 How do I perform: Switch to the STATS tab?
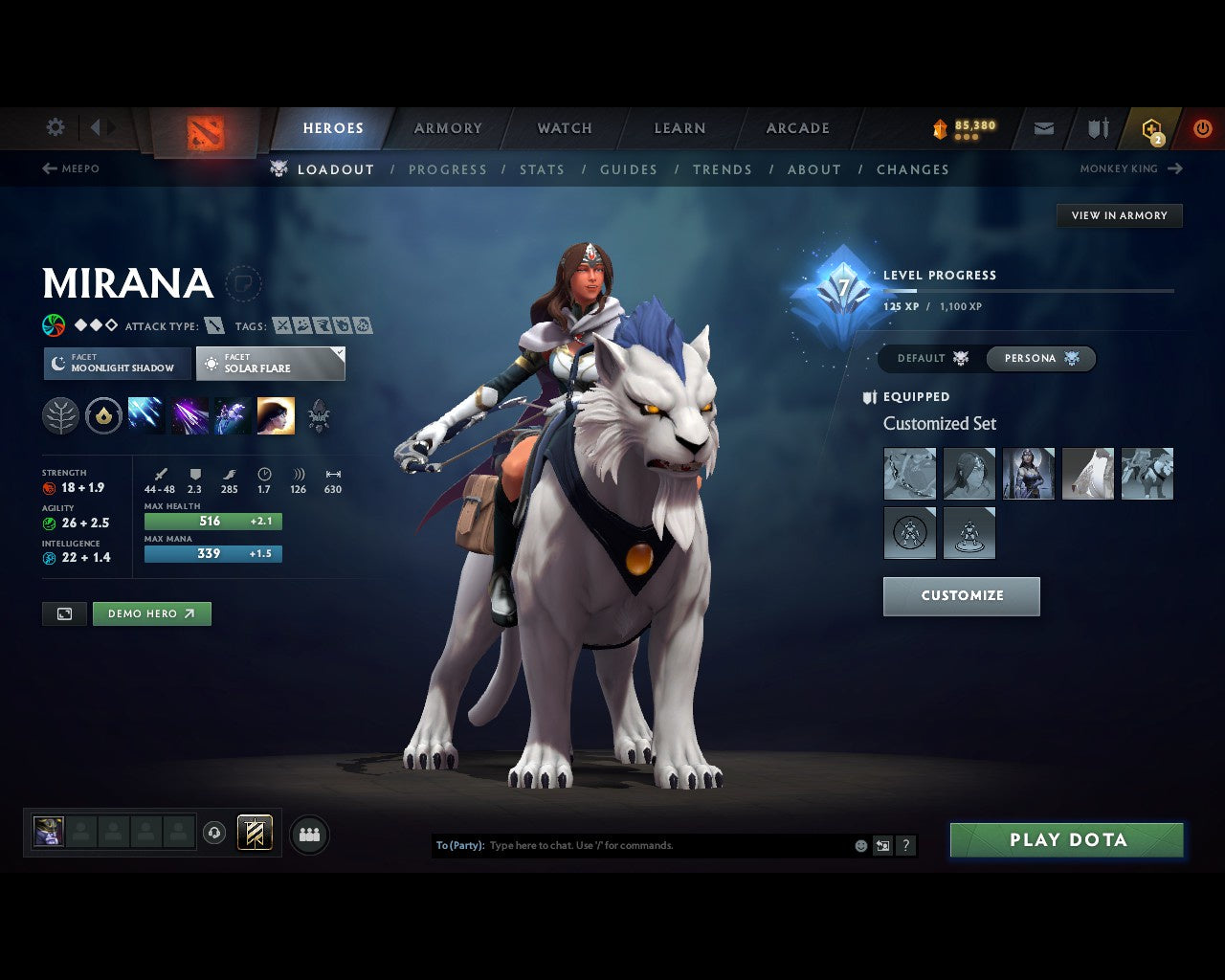[x=543, y=169]
